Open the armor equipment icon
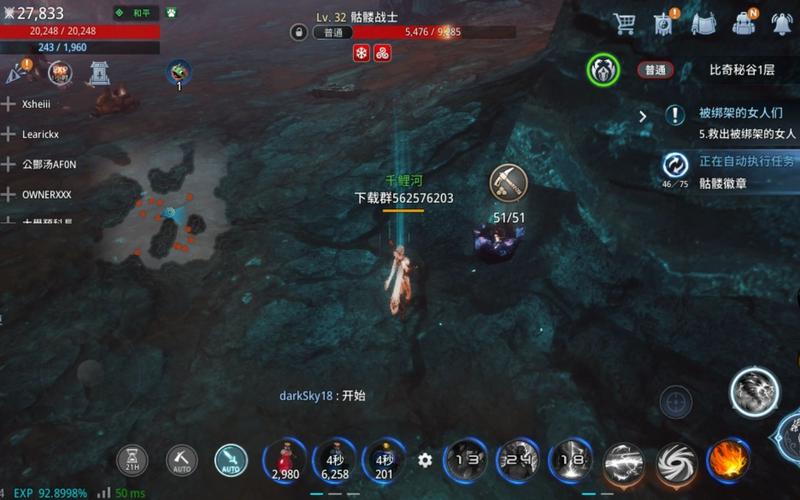 (x=703, y=23)
